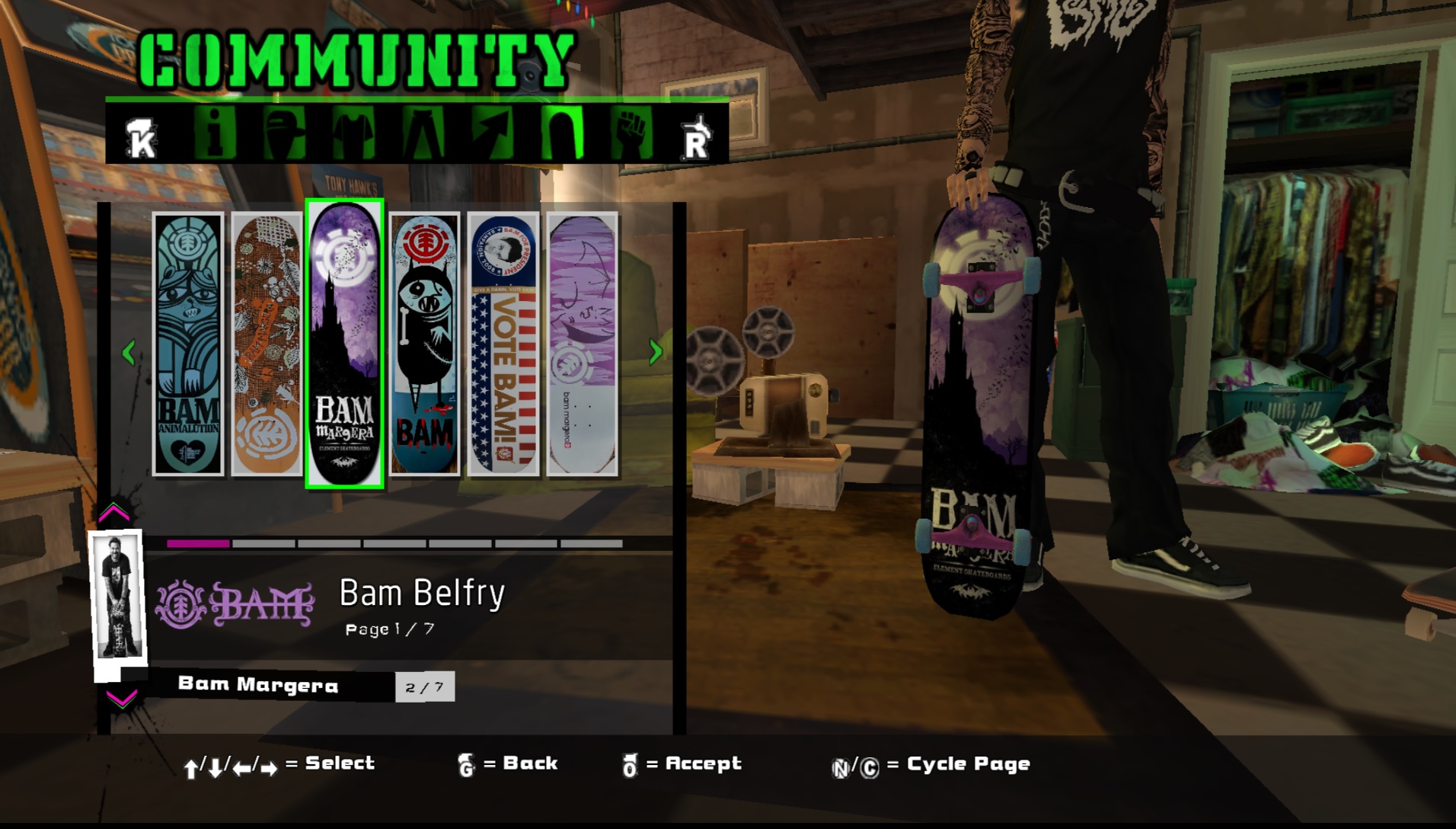Choose the blue one-eyed monster Bam deck
Image resolution: width=1456 pixels, height=829 pixels.
(x=425, y=344)
